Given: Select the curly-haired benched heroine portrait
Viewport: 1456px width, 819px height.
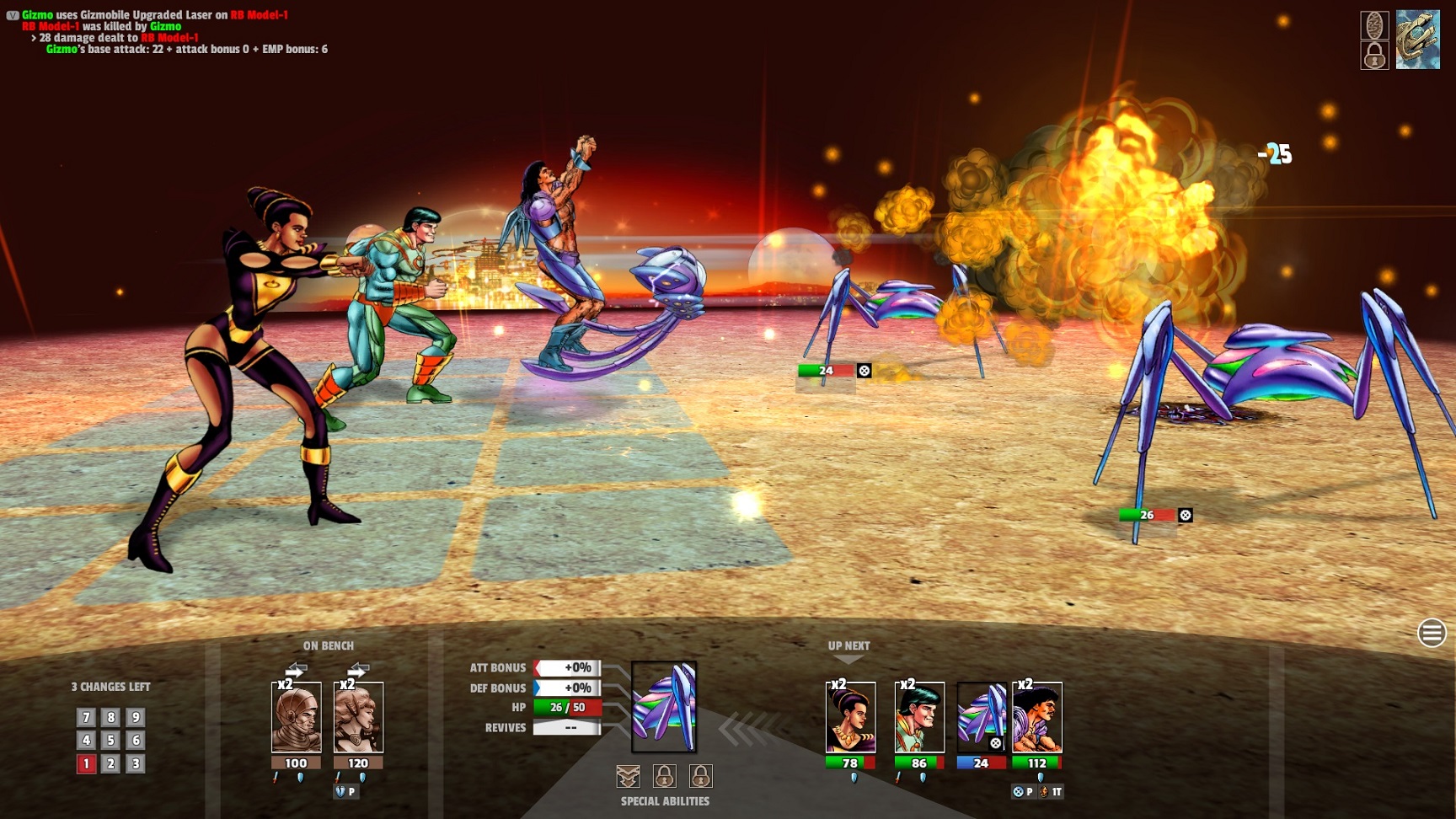Looking at the screenshot, I should click(359, 718).
